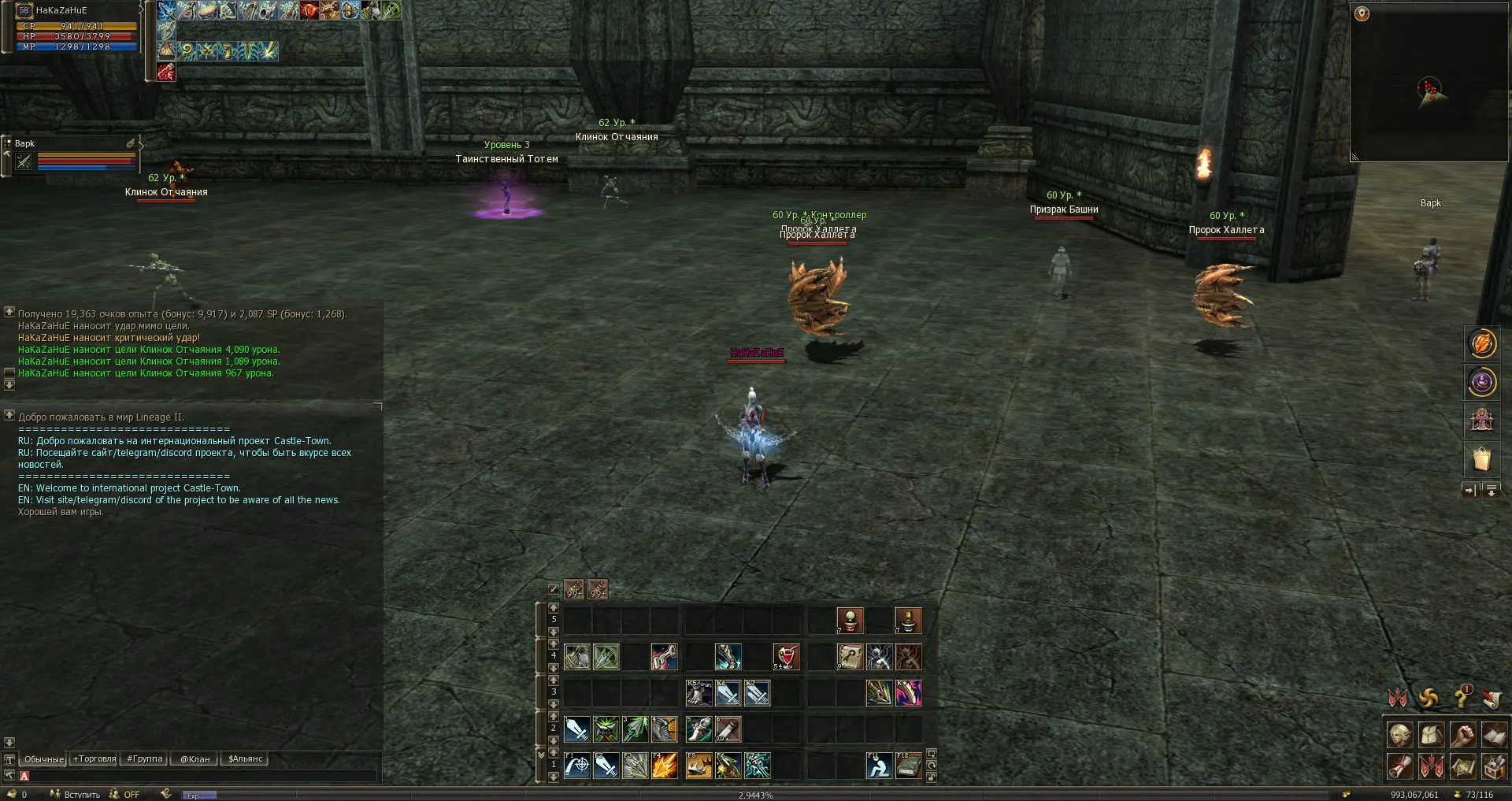Image resolution: width=1512 pixels, height=801 pixels.
Task: Select the @Клан chat tab
Action: [x=195, y=759]
